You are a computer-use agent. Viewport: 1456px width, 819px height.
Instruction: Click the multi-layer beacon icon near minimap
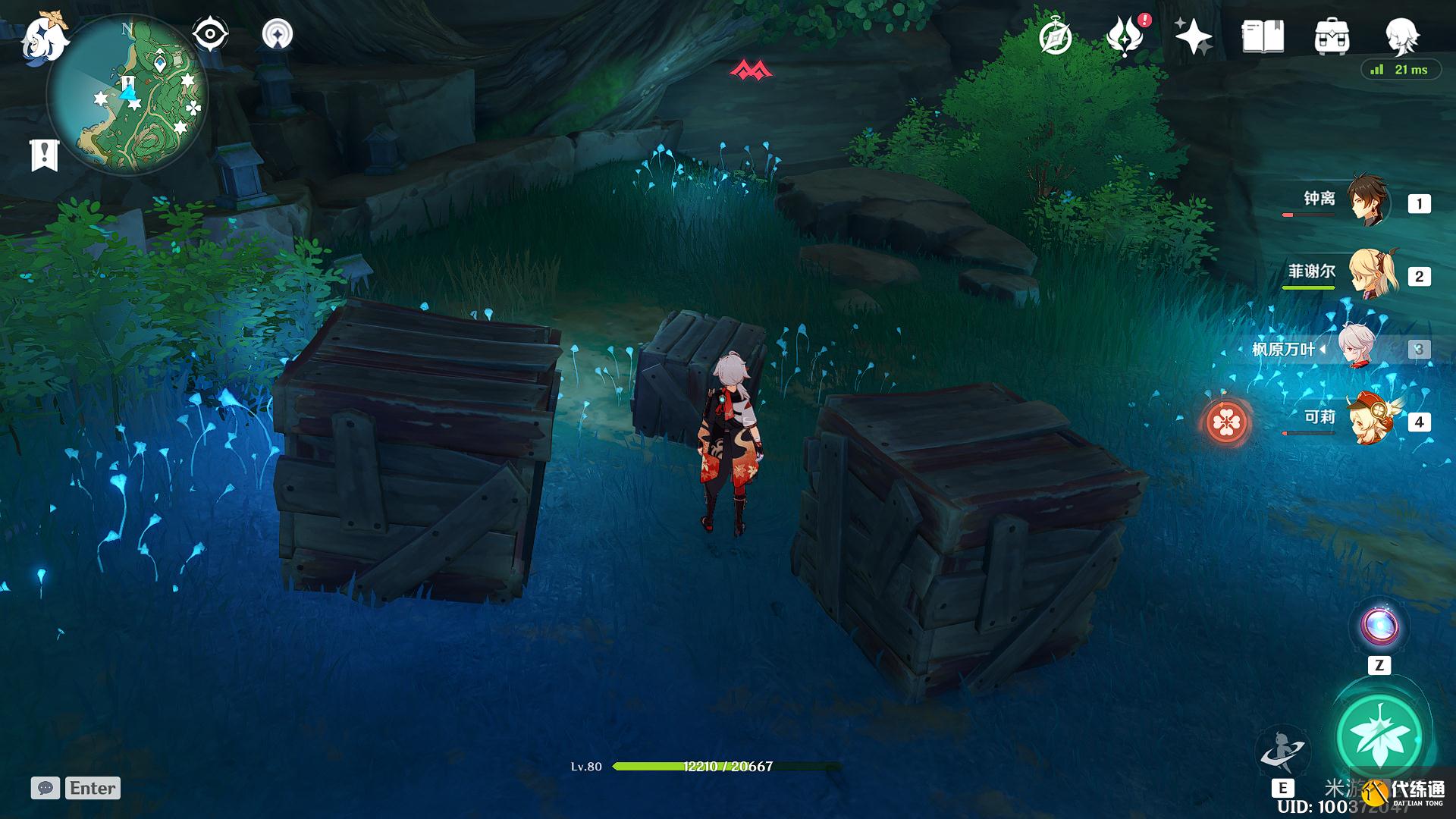click(x=277, y=34)
